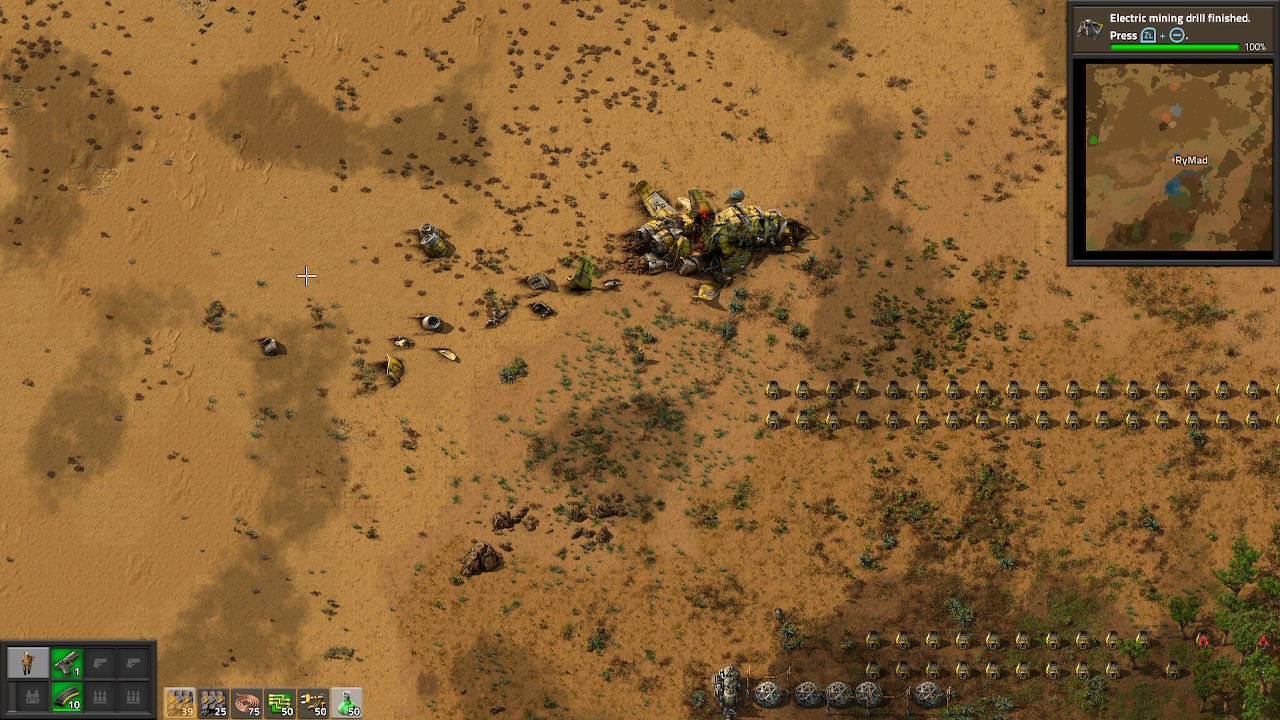1280x720 pixels.
Task: Choose the copper cable hotbar slot
Action: point(247,703)
